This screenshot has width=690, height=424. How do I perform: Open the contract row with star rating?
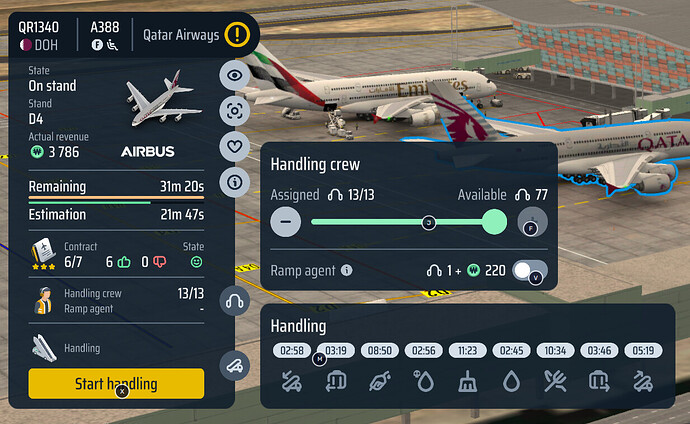click(x=116, y=254)
